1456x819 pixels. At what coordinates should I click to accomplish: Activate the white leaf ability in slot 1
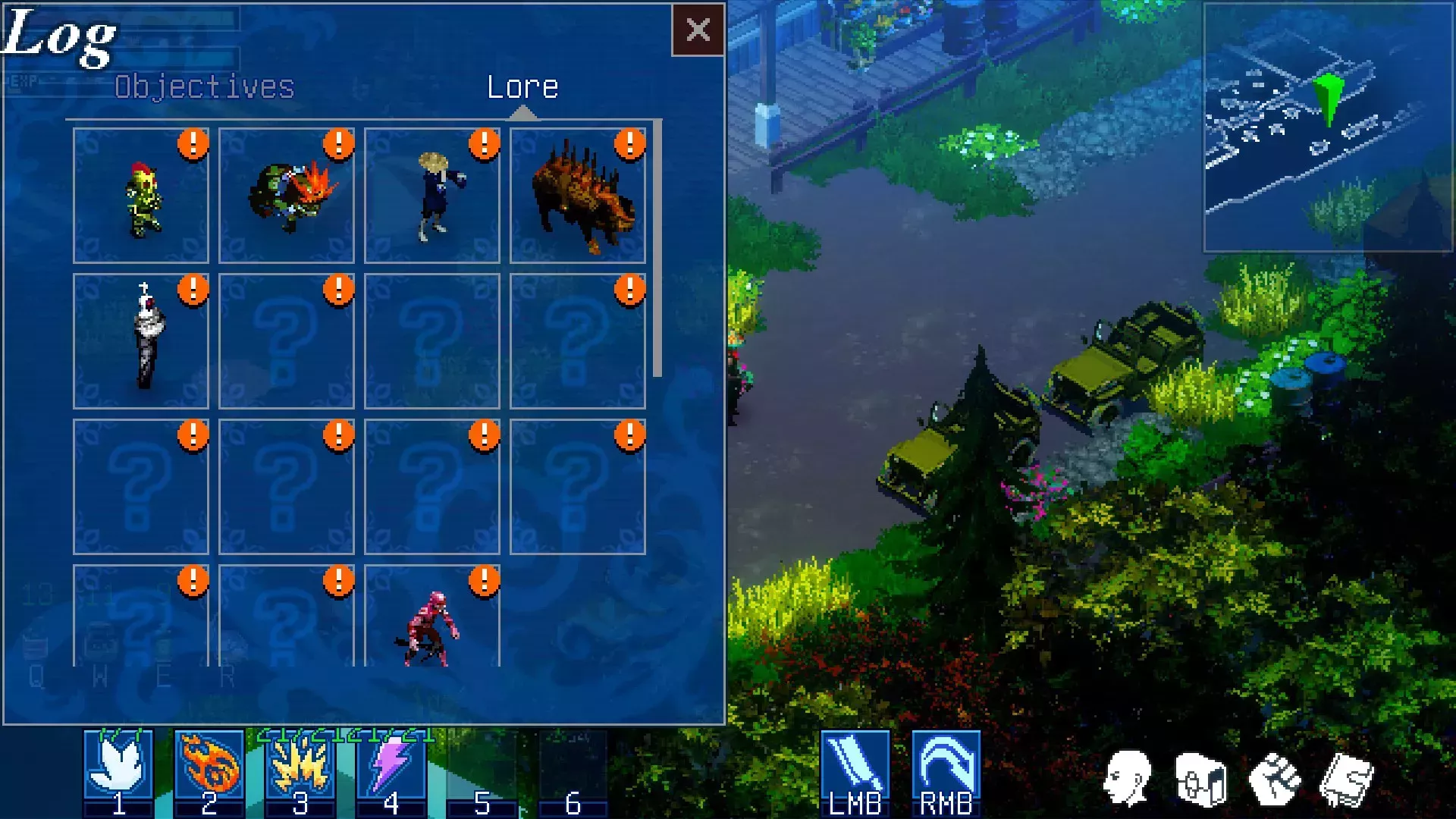[x=118, y=764]
